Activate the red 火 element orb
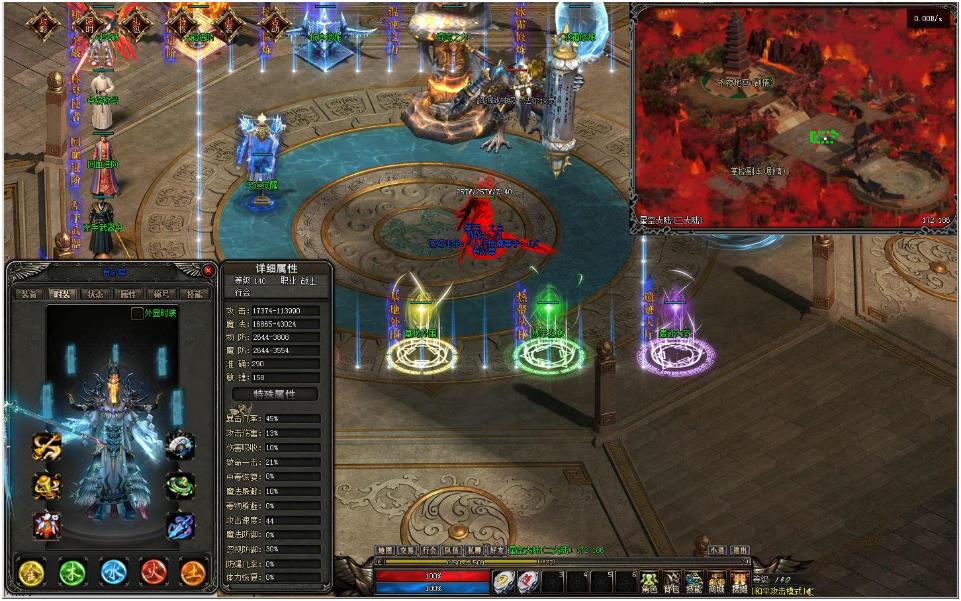961x601 pixels. (153, 571)
